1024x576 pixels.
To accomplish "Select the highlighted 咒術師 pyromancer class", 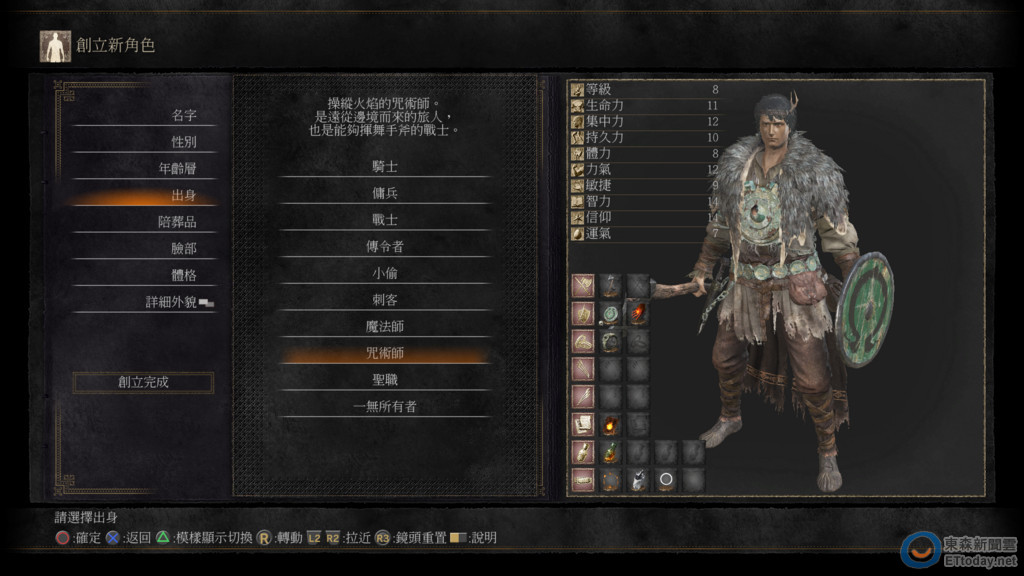I will point(385,353).
